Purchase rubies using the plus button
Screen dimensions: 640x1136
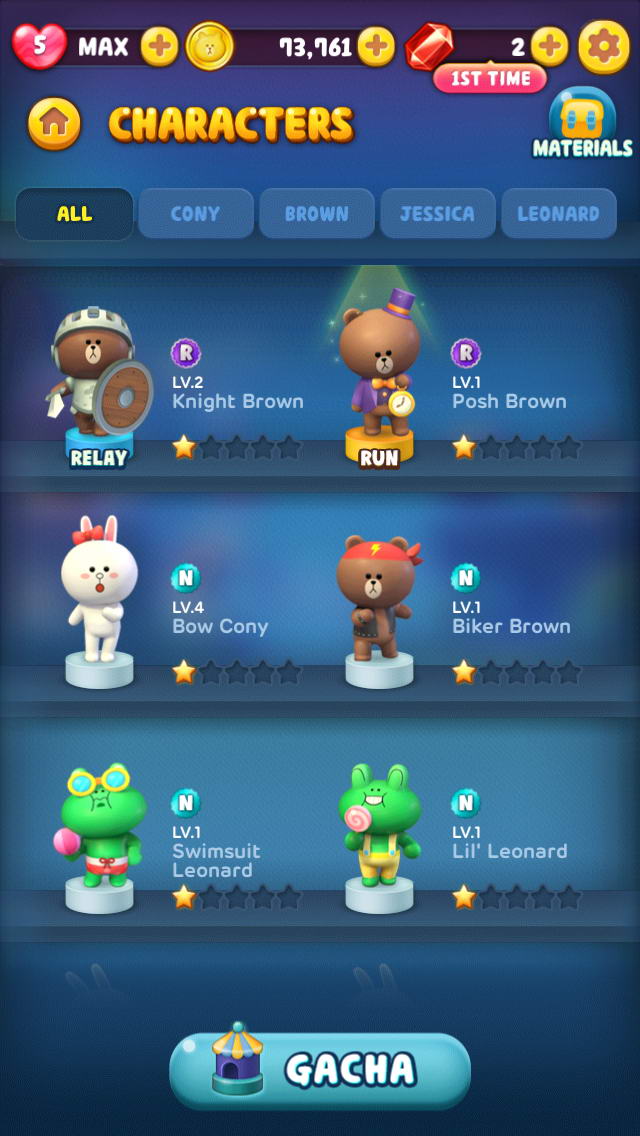tap(549, 46)
